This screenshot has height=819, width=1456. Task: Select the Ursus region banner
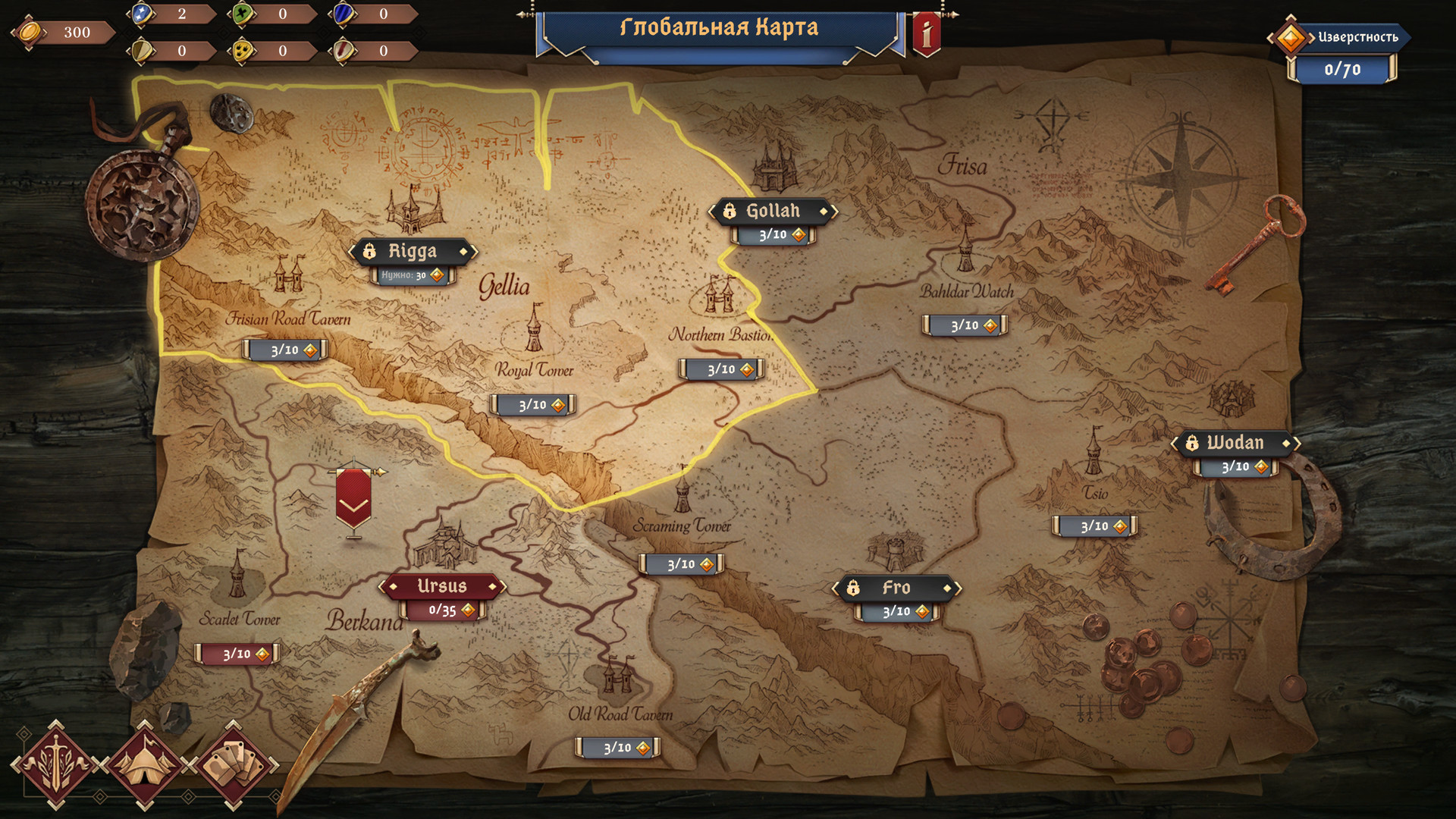point(444,585)
